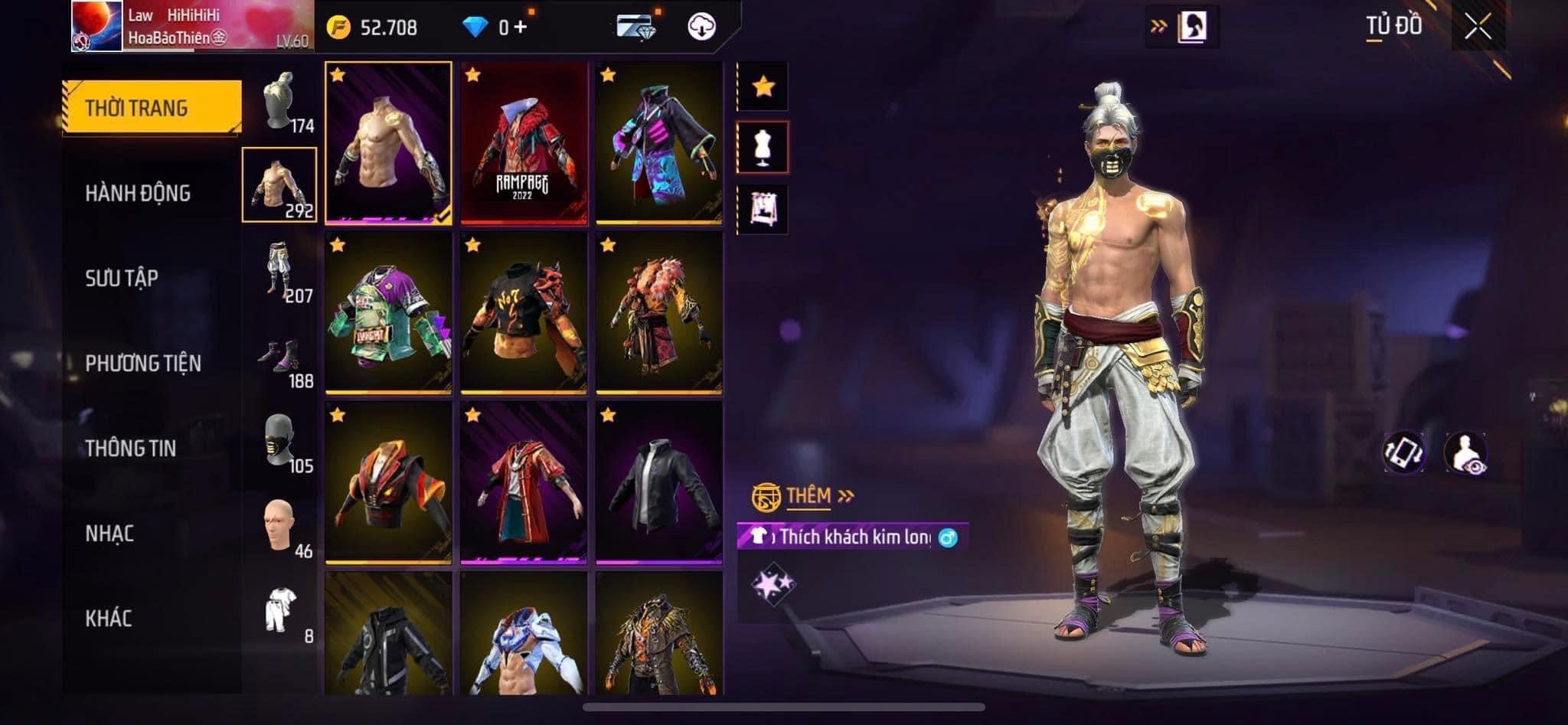Show the mask subcategory with 105 items
This screenshot has width=1568, height=725.
280,443
